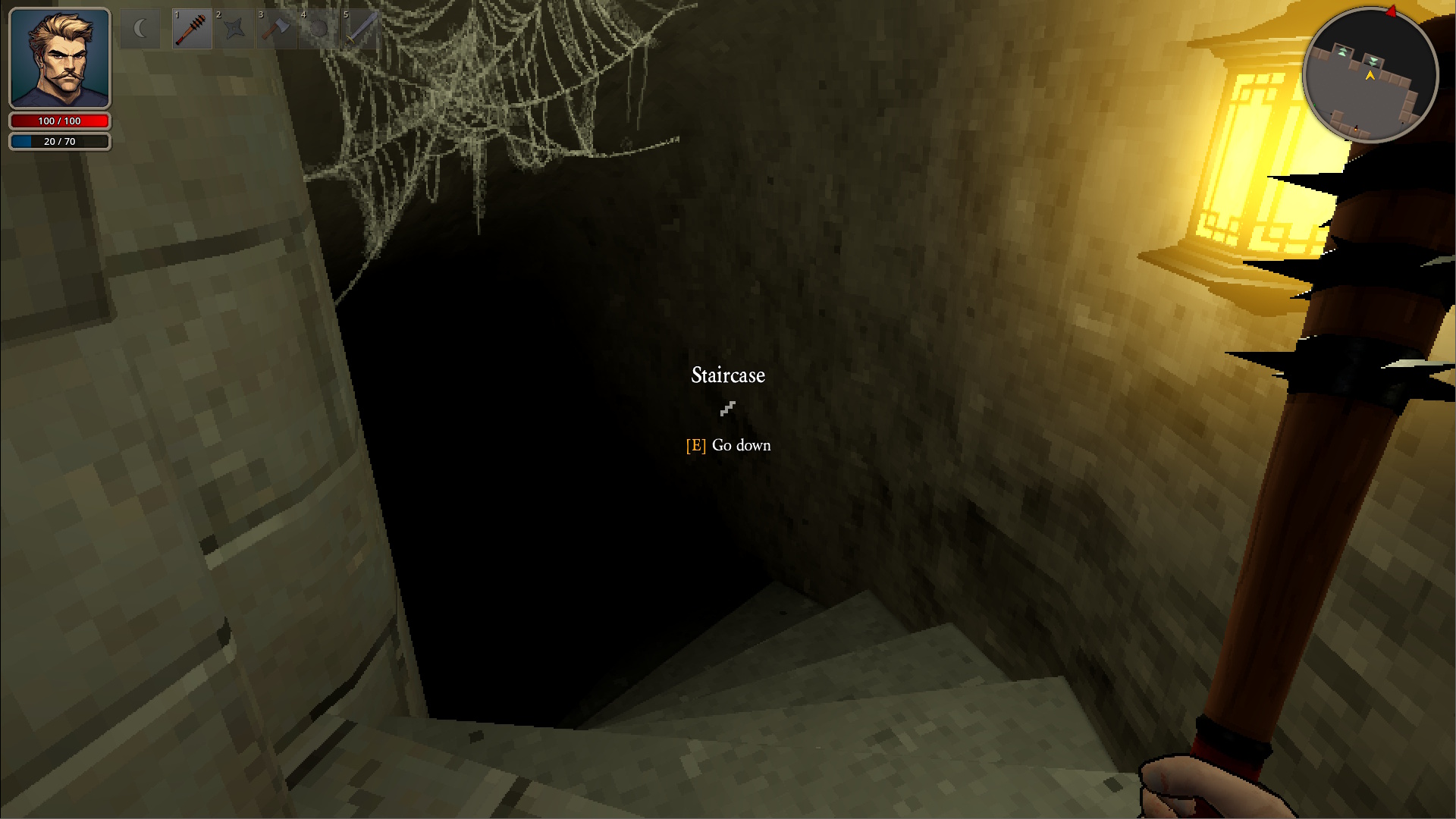Click the Staircase title text
This screenshot has height=819, width=1456.
pos(727,375)
